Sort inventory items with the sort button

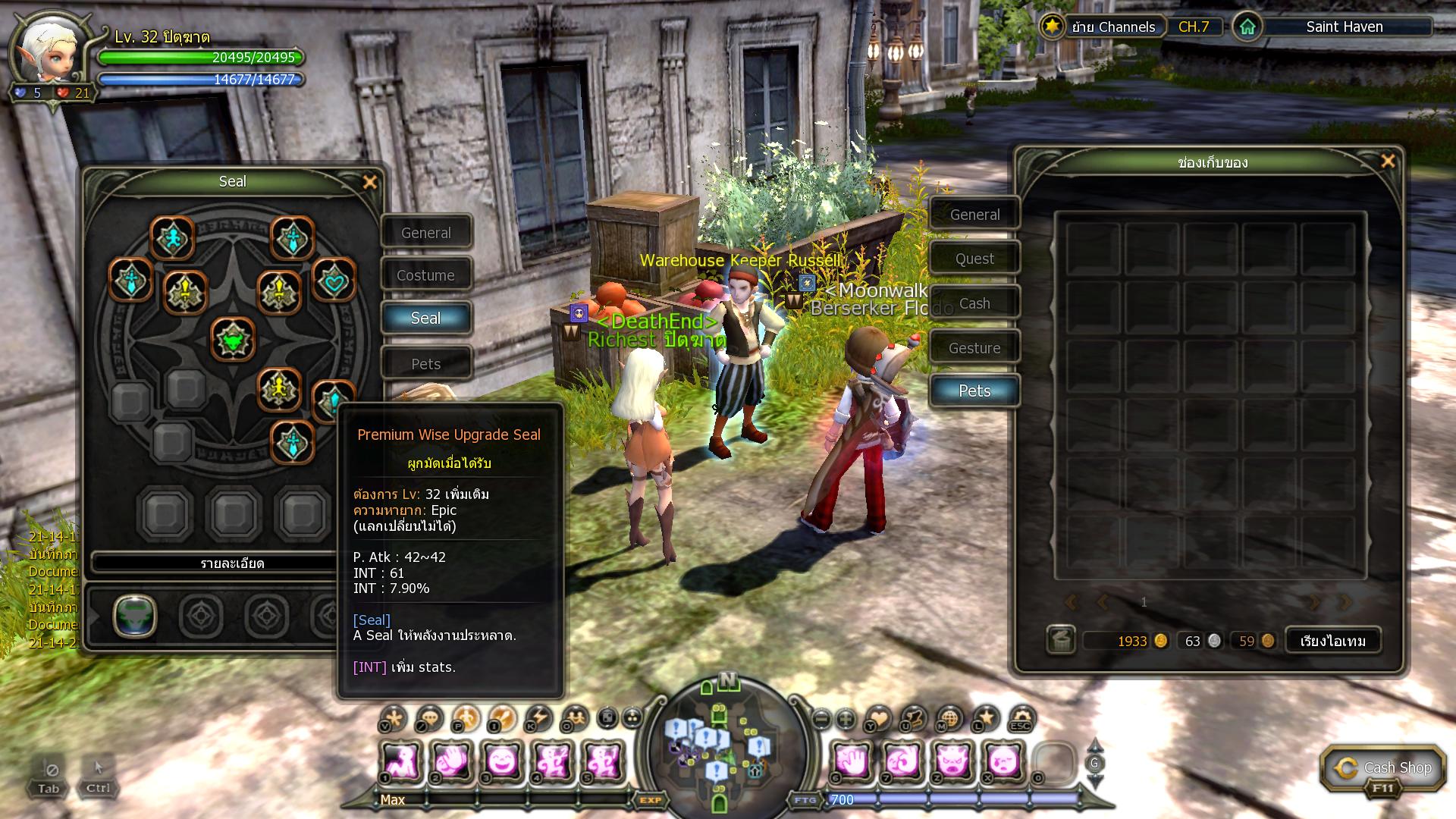click(1332, 641)
